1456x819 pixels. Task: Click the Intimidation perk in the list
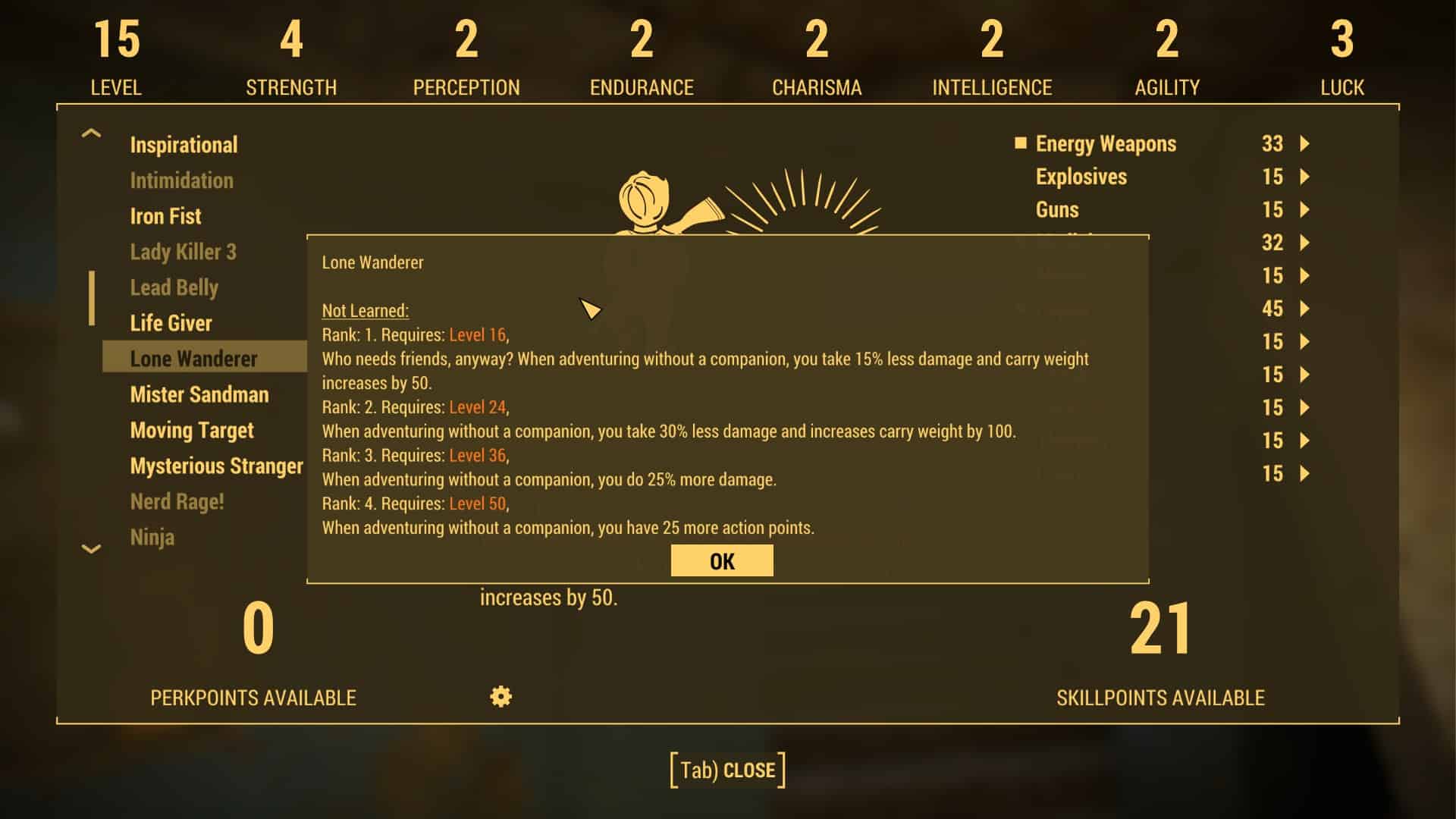pos(181,180)
